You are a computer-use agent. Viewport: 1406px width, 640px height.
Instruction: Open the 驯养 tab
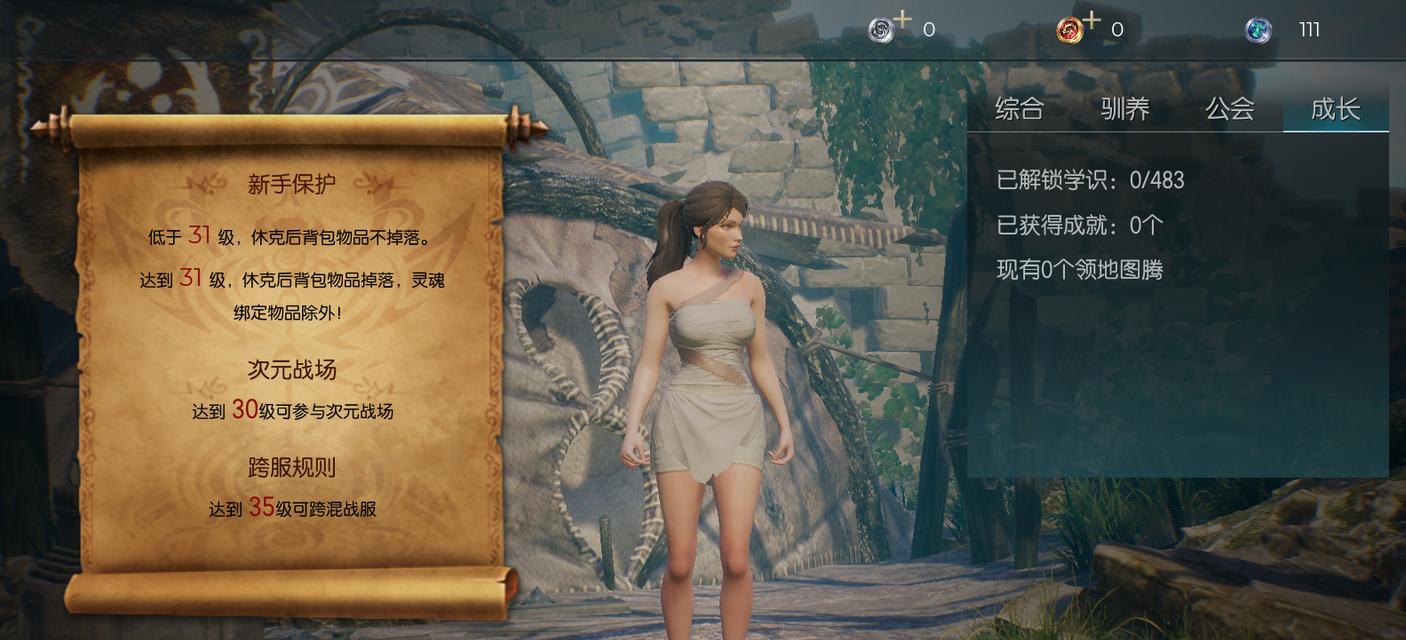[1125, 109]
